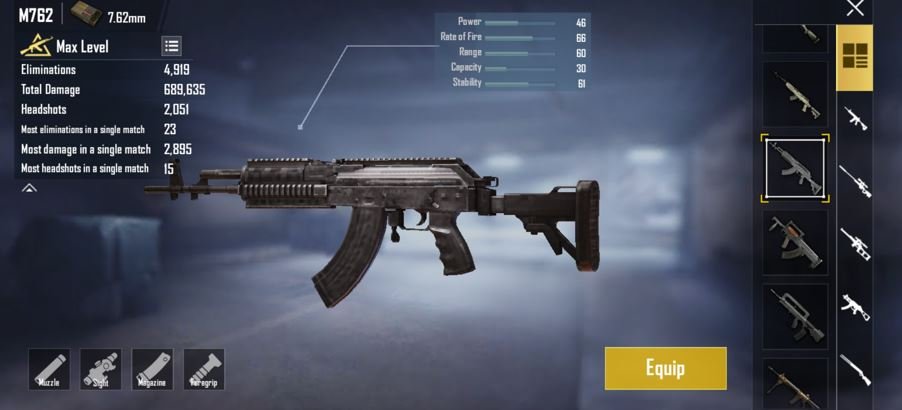The height and width of the screenshot is (410, 902).
Task: Switch to the submachine gun category tab
Action: point(855,304)
